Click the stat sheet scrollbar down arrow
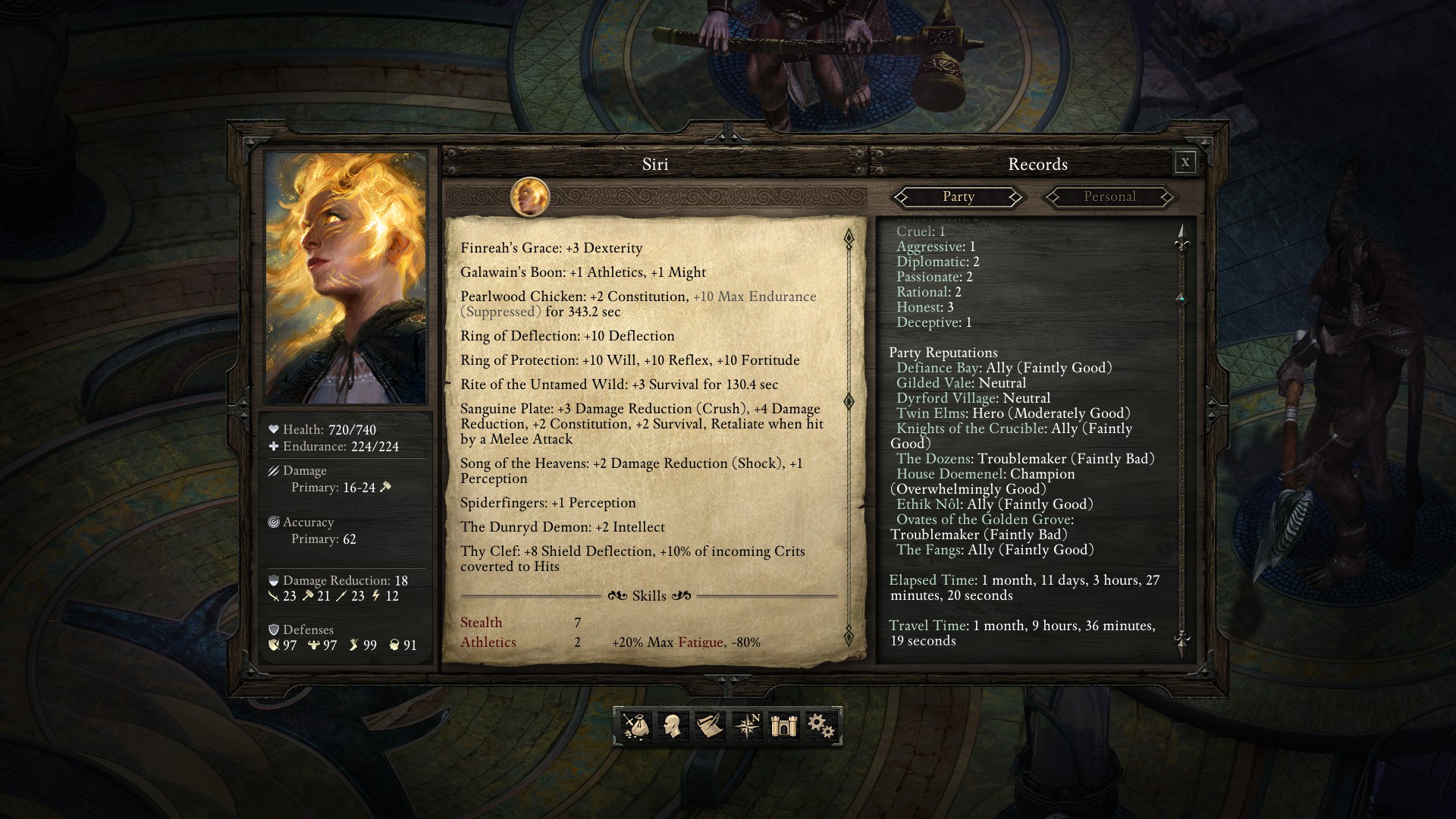The image size is (1456, 819). (849, 635)
